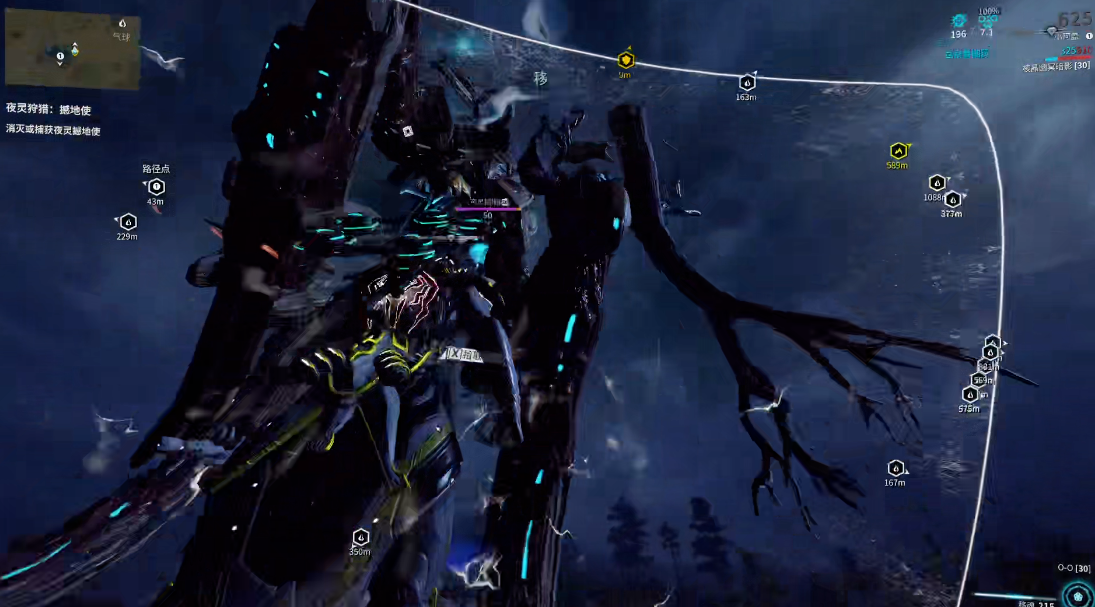The width and height of the screenshot is (1095, 607).
Task: Select the numbered waypoint on the minimap
Action: pyautogui.click(x=60, y=56)
